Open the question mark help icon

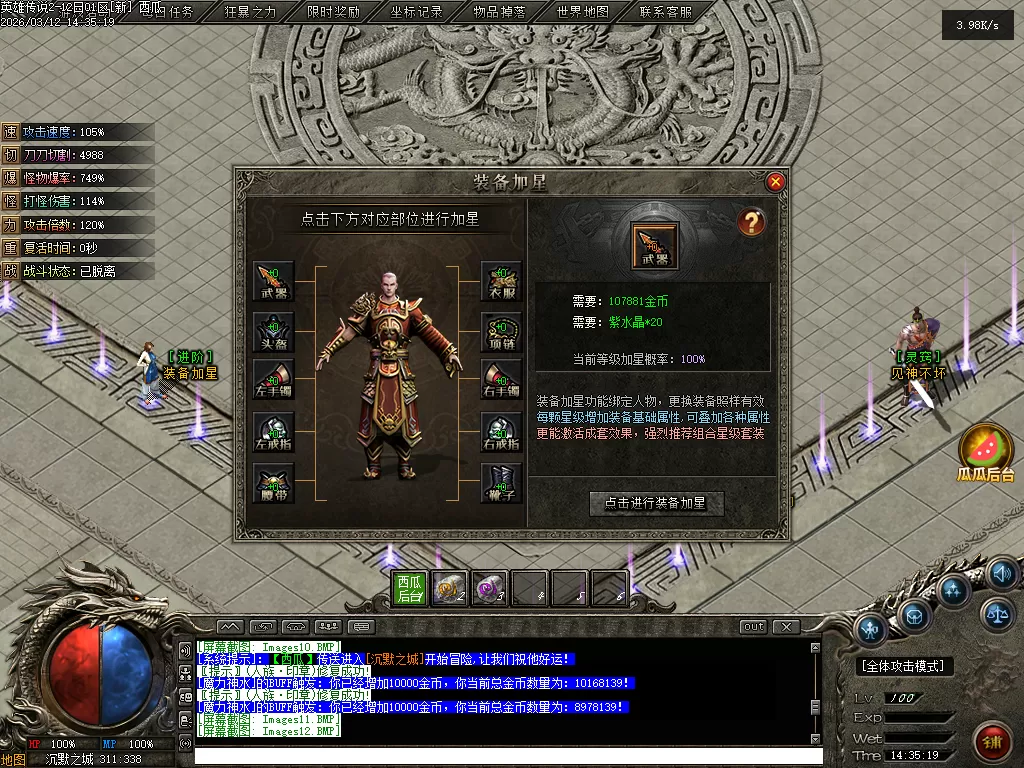(751, 222)
